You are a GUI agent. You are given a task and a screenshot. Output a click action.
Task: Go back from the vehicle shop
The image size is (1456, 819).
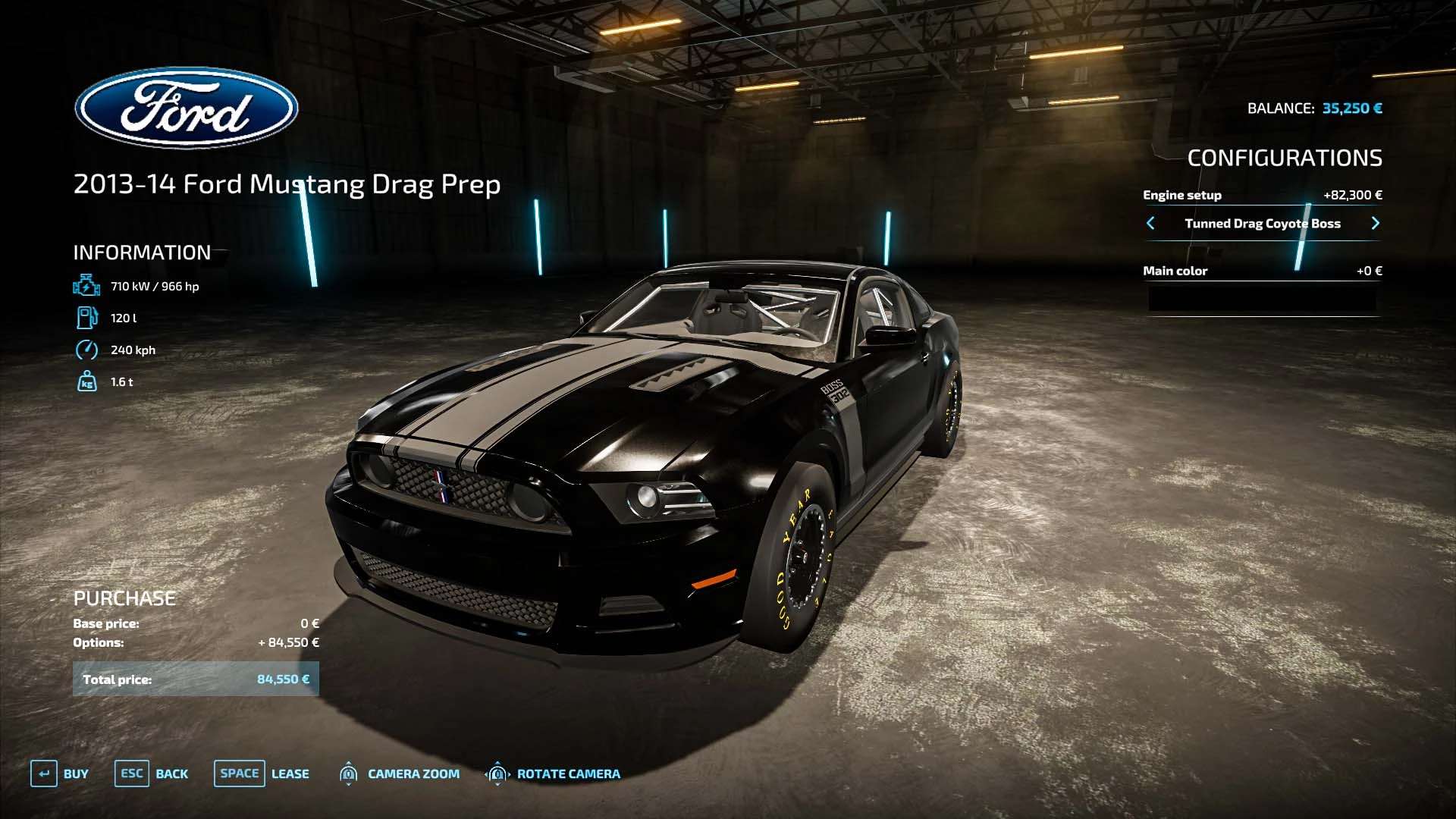tap(152, 773)
